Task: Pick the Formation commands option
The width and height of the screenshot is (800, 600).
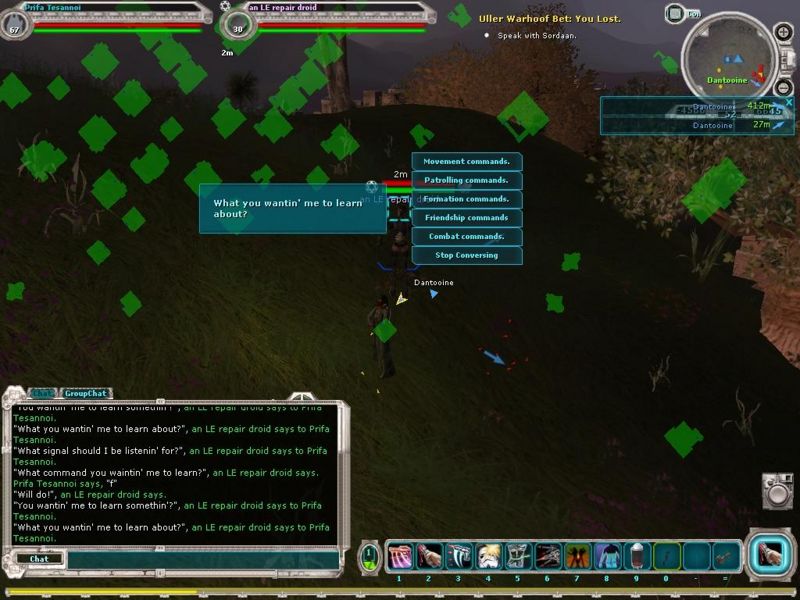Action: (466, 199)
